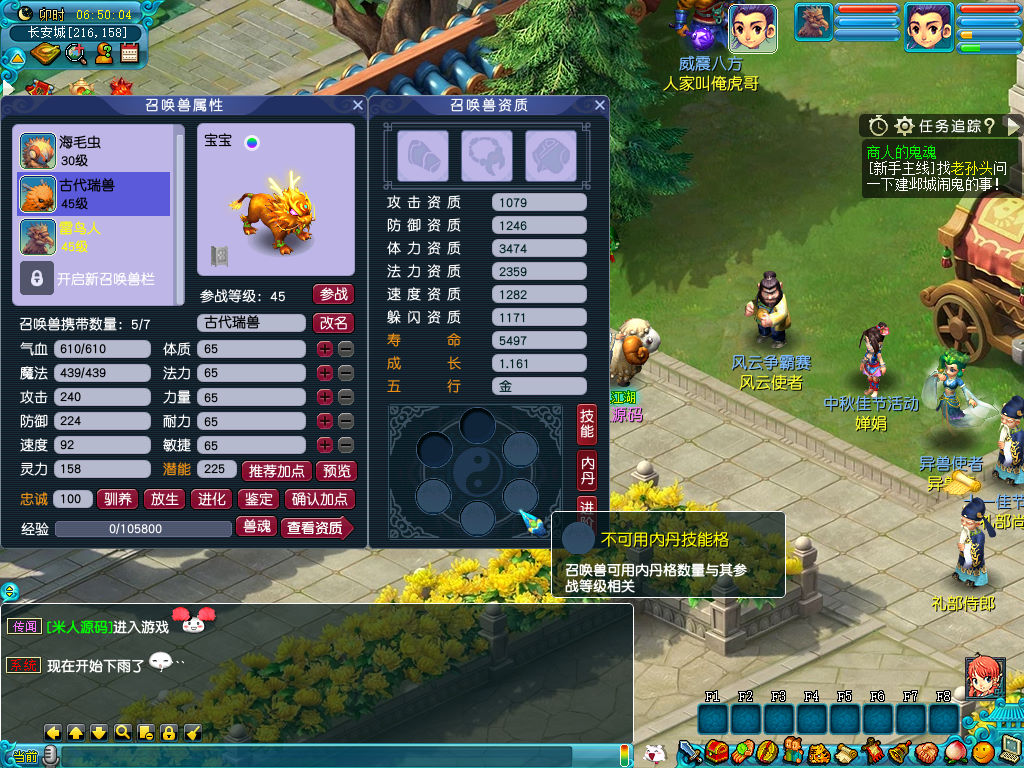Close the 召唤兽属性 panel
The height and width of the screenshot is (768, 1024).
[358, 105]
